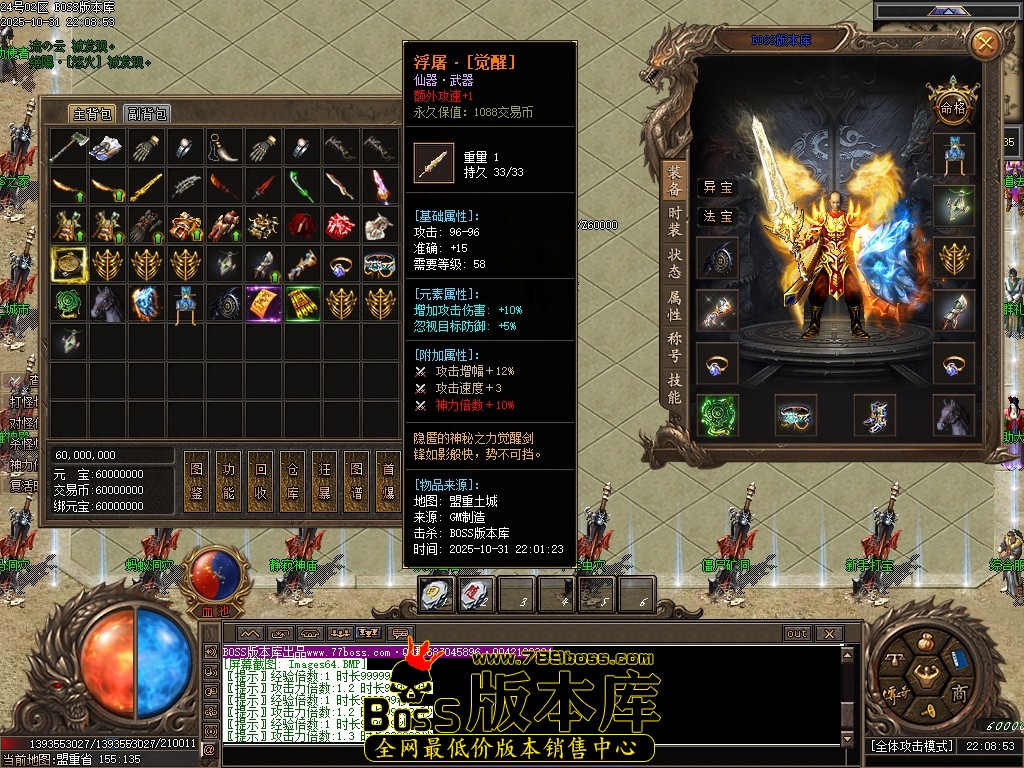Choose the horse mount in the bag
The image size is (1024, 768).
click(107, 303)
